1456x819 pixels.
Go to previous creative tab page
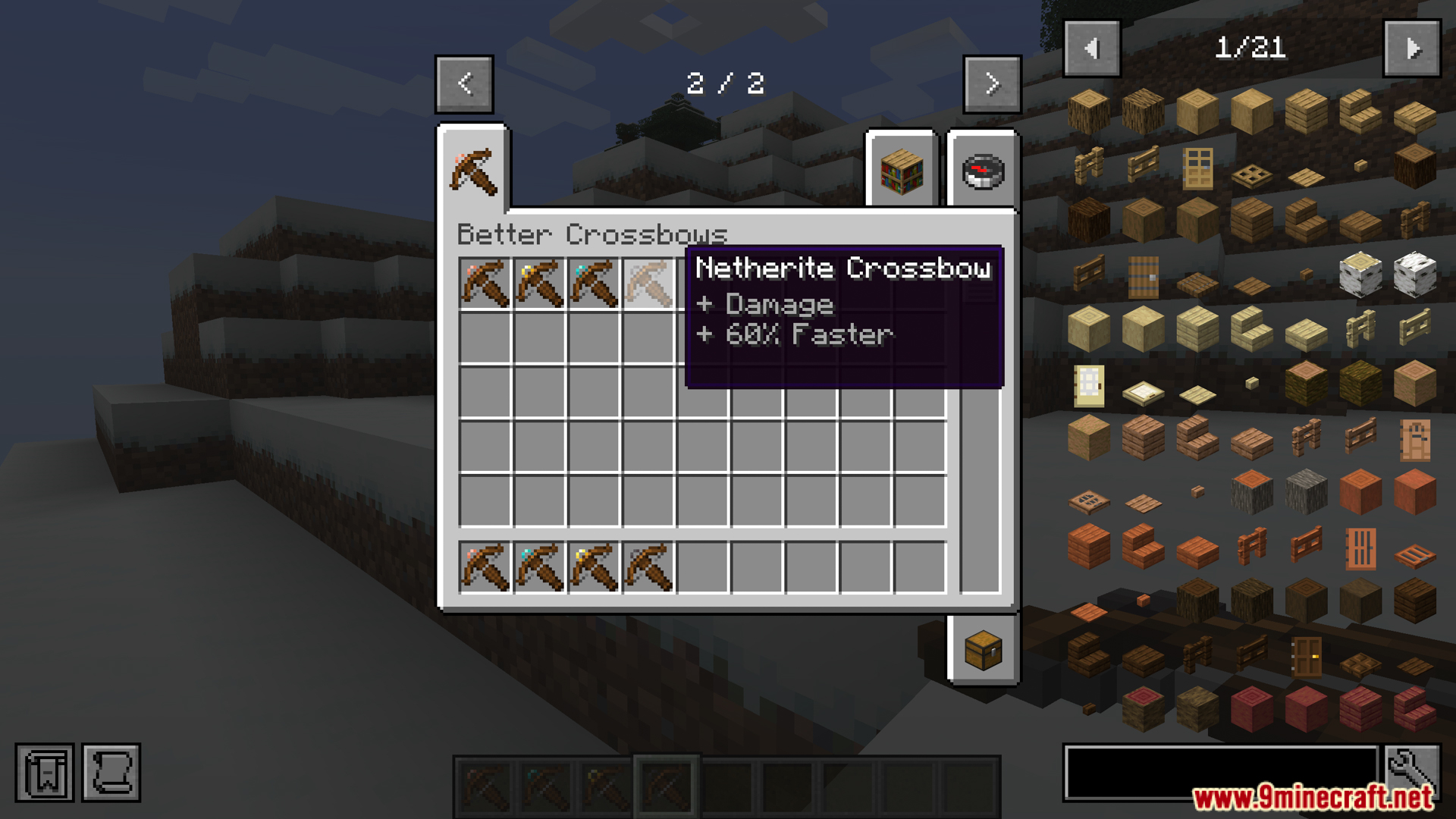[x=464, y=83]
